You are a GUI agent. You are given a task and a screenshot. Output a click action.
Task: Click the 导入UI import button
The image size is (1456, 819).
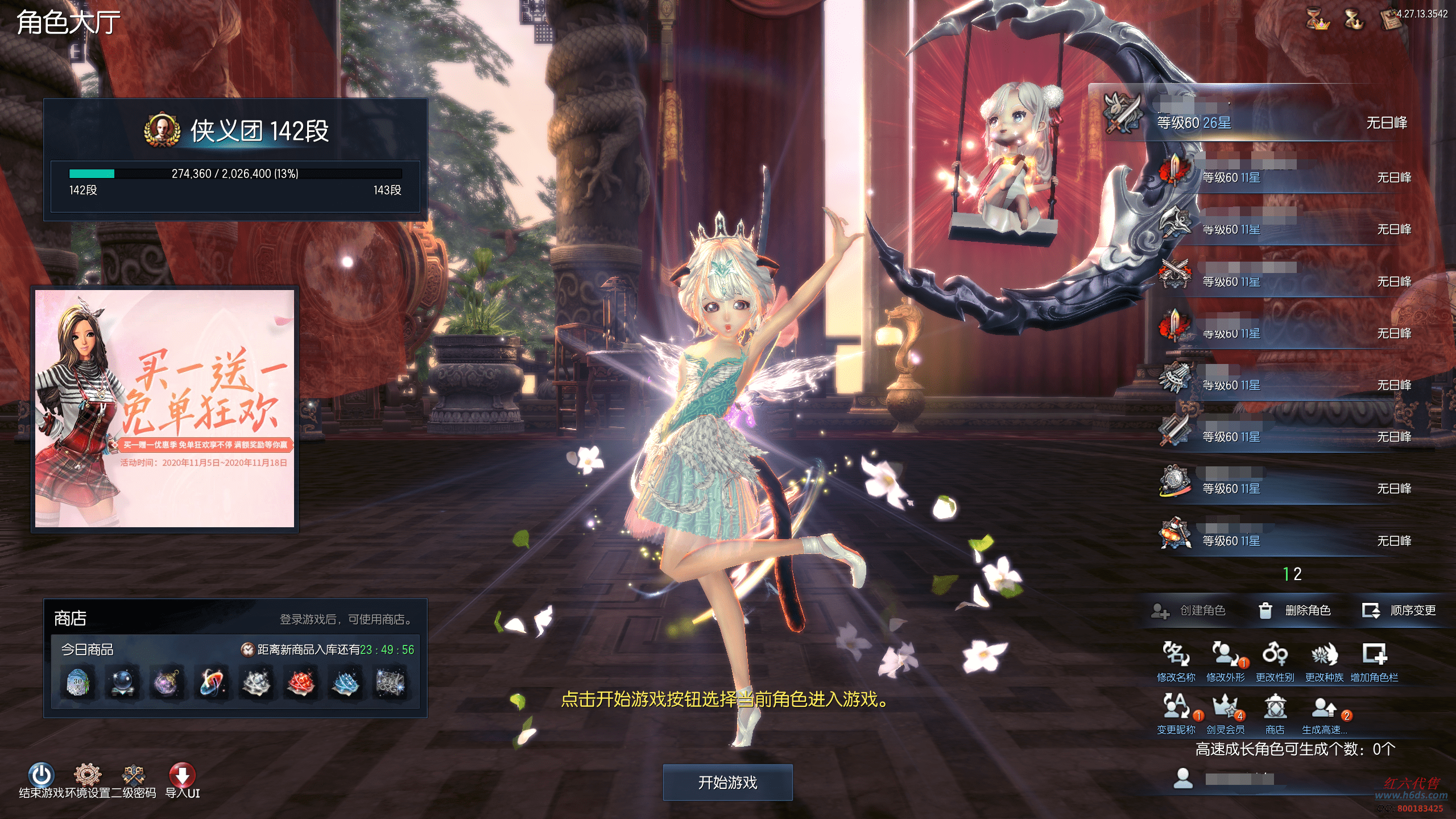(x=182, y=775)
